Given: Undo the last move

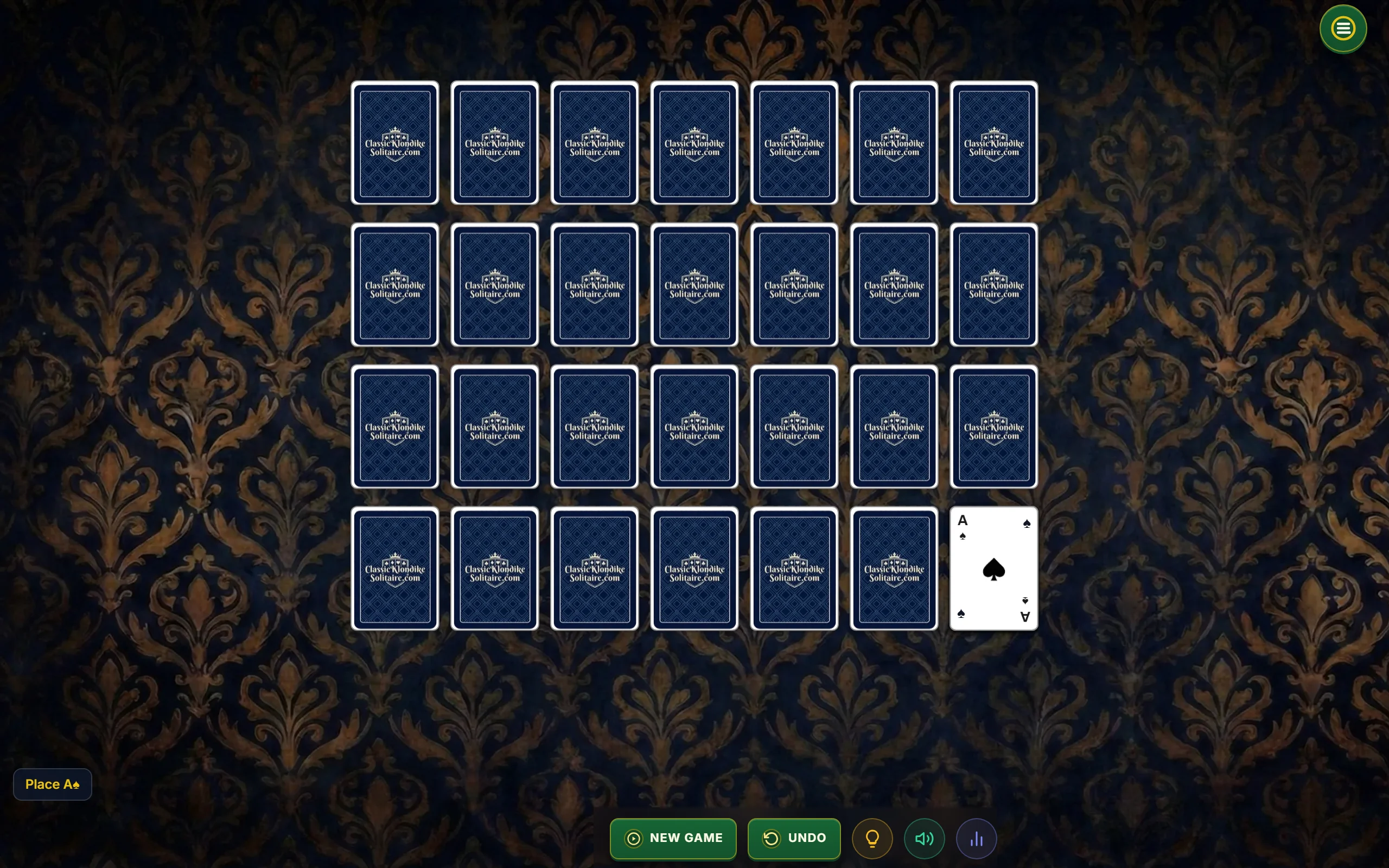Looking at the screenshot, I should coord(794,838).
